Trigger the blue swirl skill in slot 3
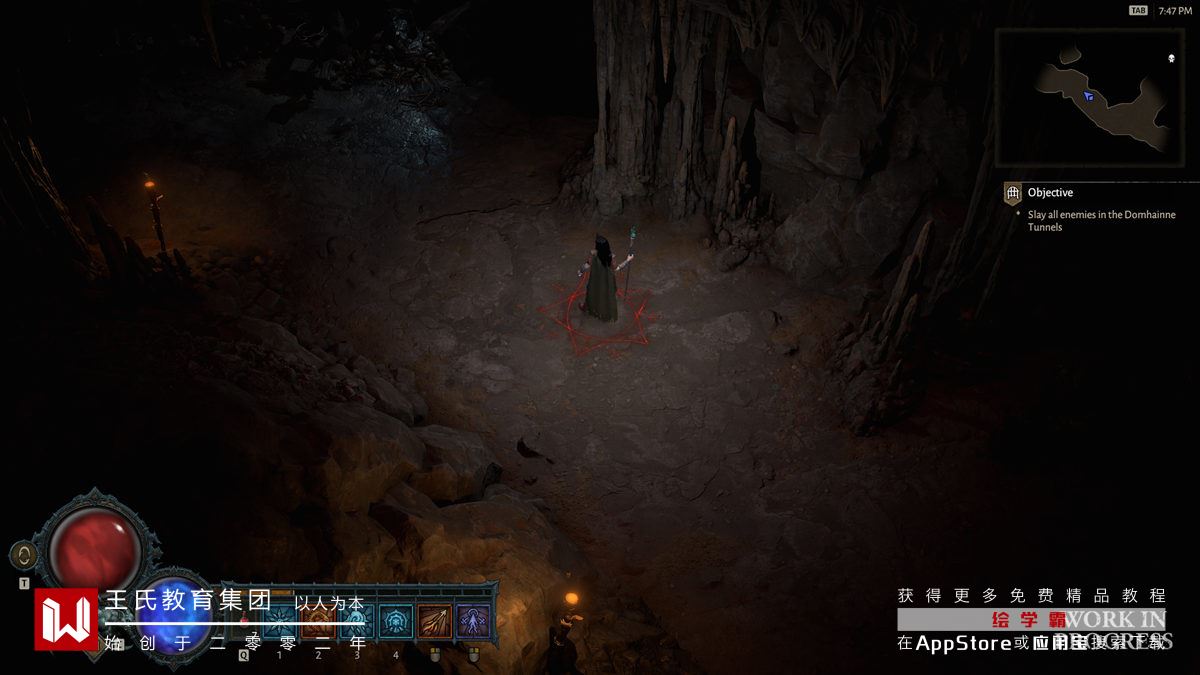The image size is (1200, 675). [357, 622]
